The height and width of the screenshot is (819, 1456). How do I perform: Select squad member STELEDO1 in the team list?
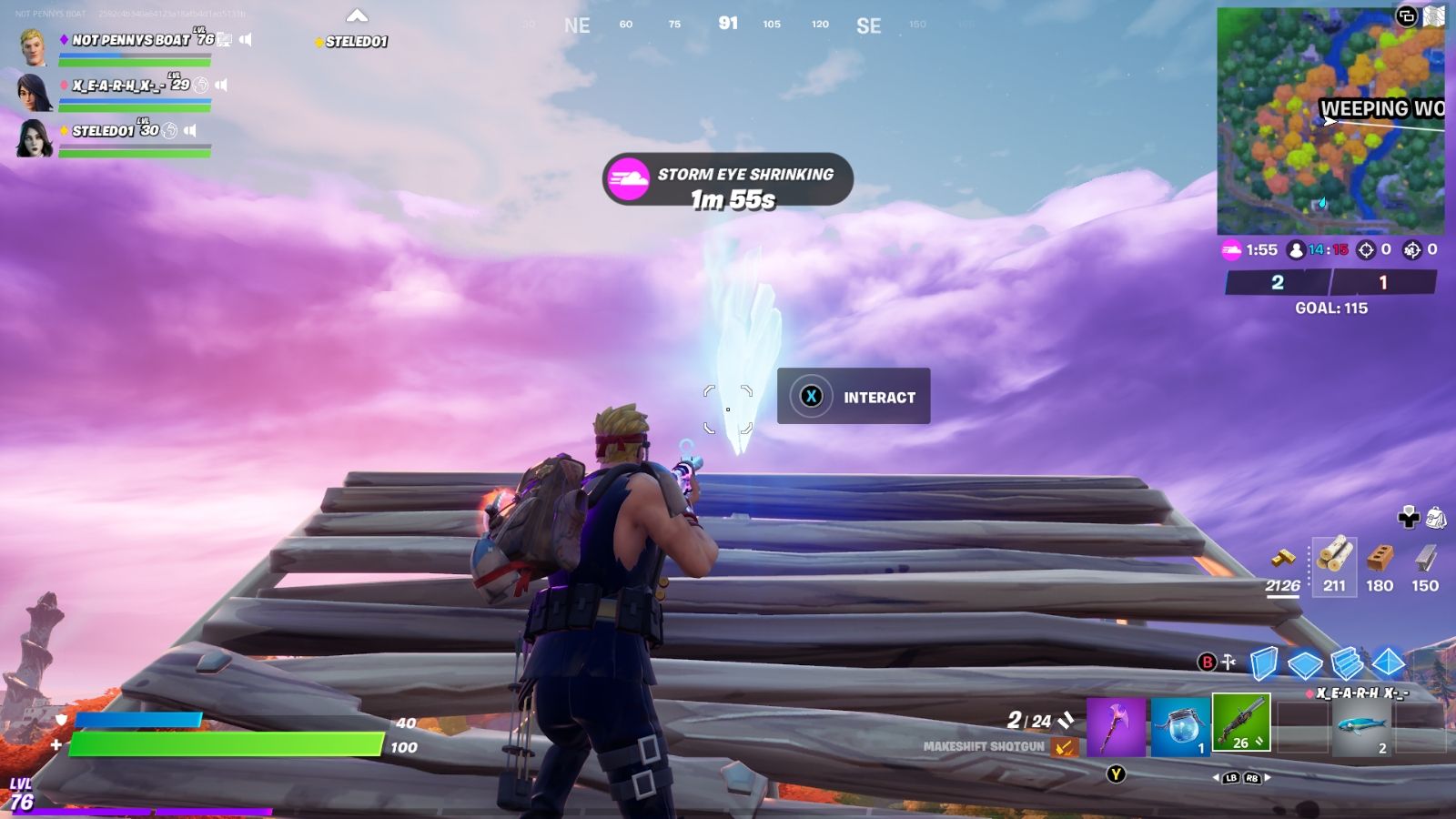(103, 130)
